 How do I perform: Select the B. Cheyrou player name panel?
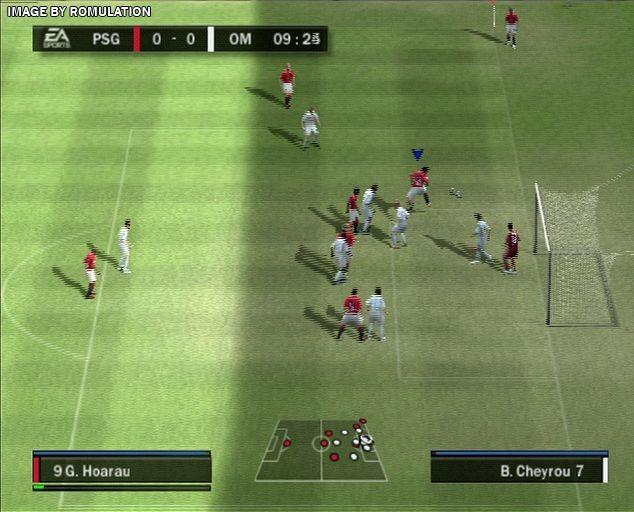click(x=518, y=469)
